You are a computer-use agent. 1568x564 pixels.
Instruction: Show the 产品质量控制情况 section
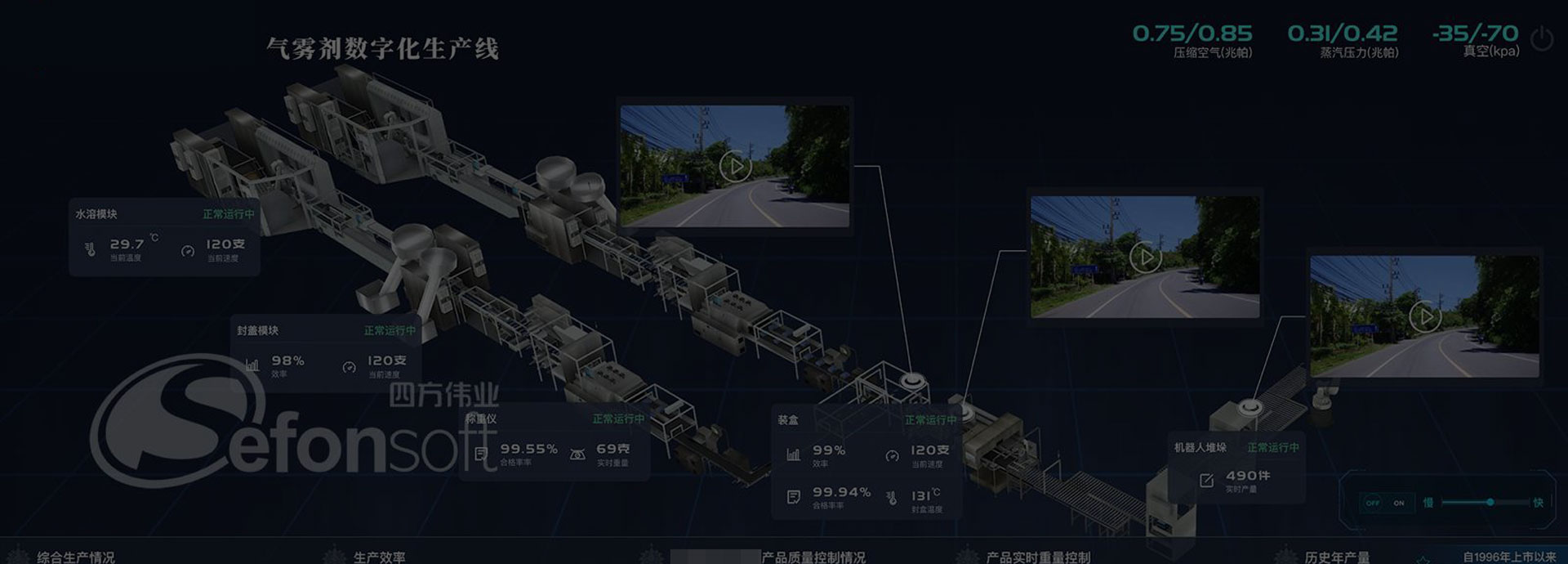(813, 557)
